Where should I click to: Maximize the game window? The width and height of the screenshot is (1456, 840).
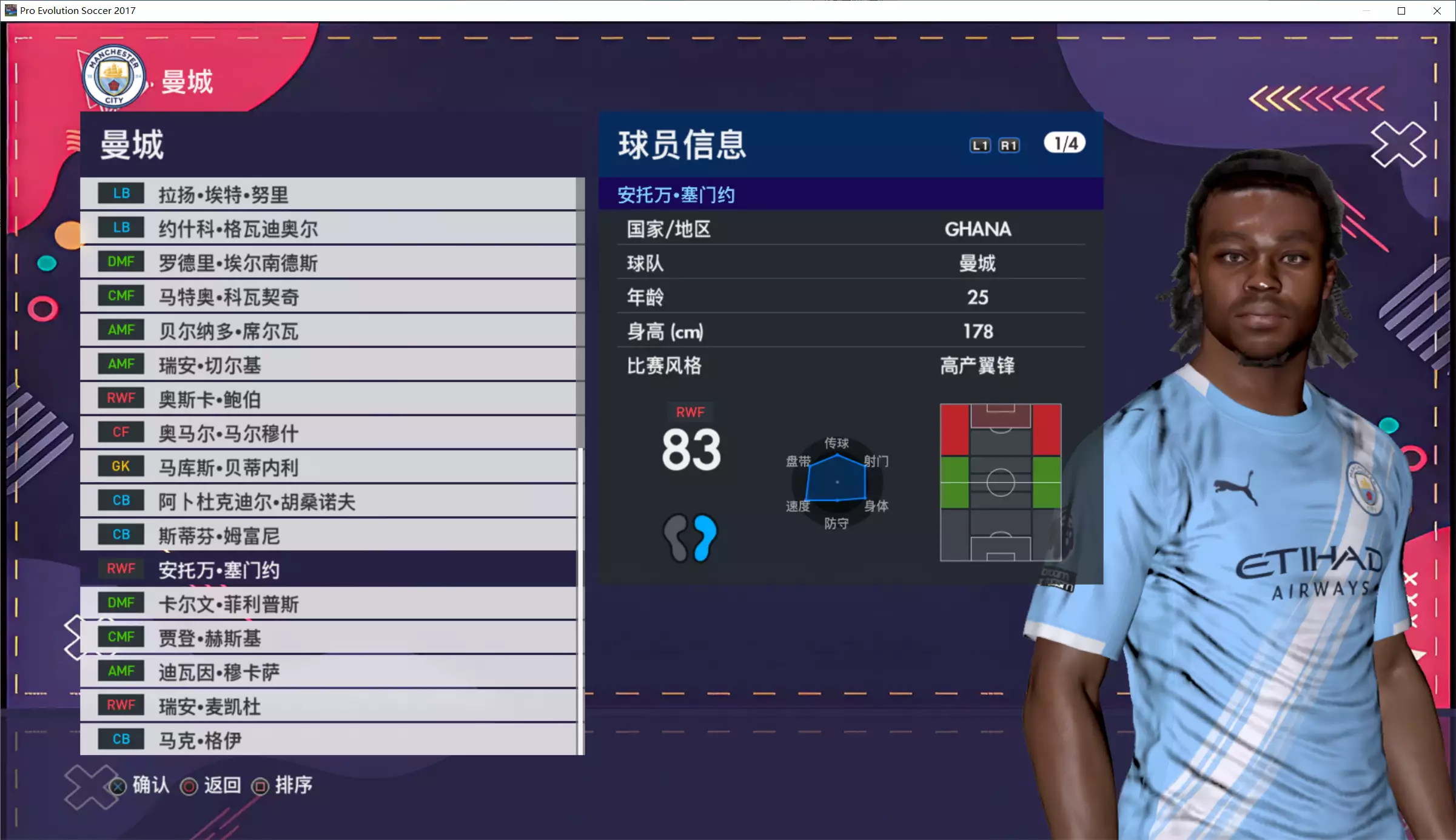click(1401, 11)
